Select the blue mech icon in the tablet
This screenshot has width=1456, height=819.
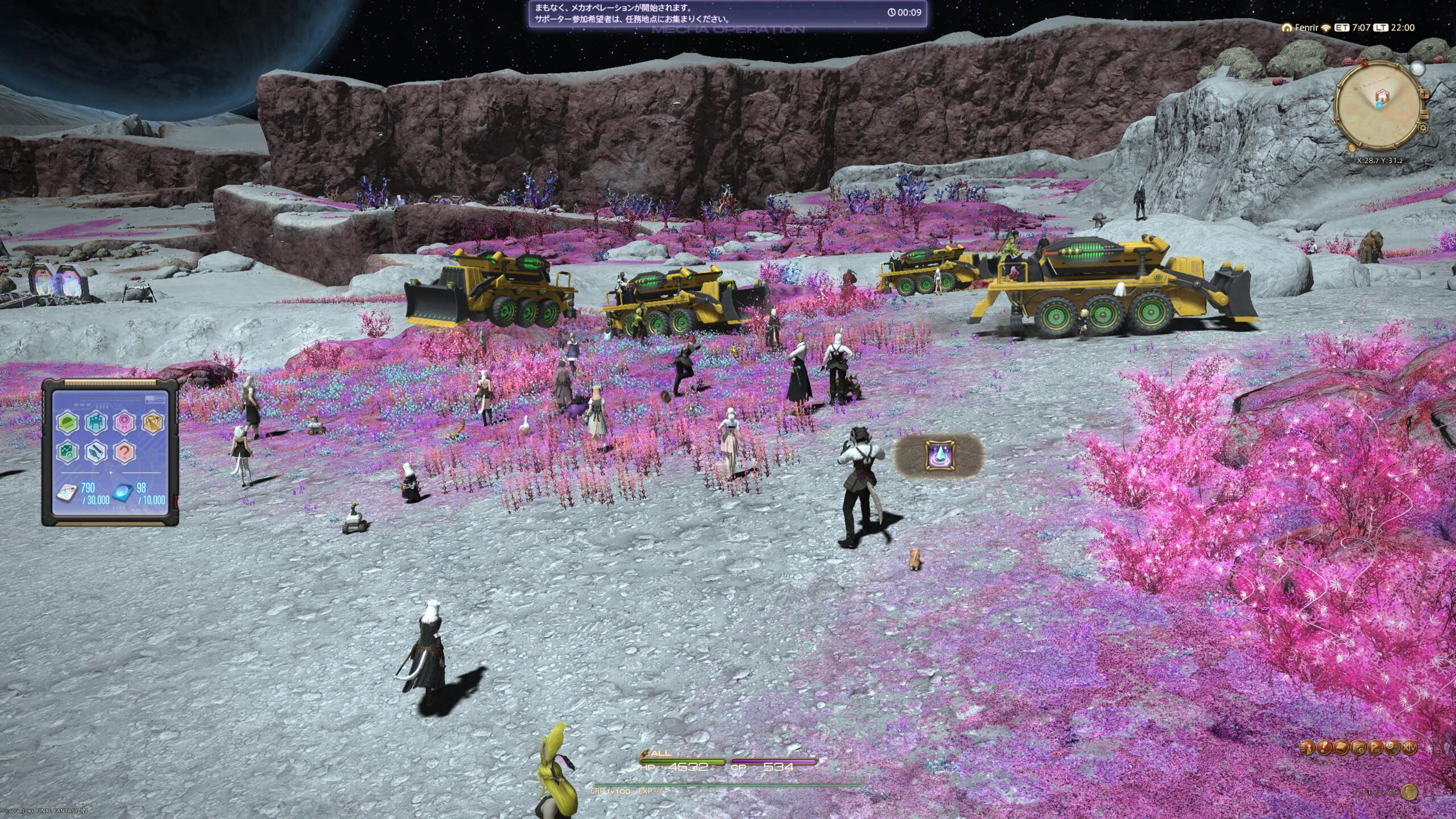coord(96,423)
